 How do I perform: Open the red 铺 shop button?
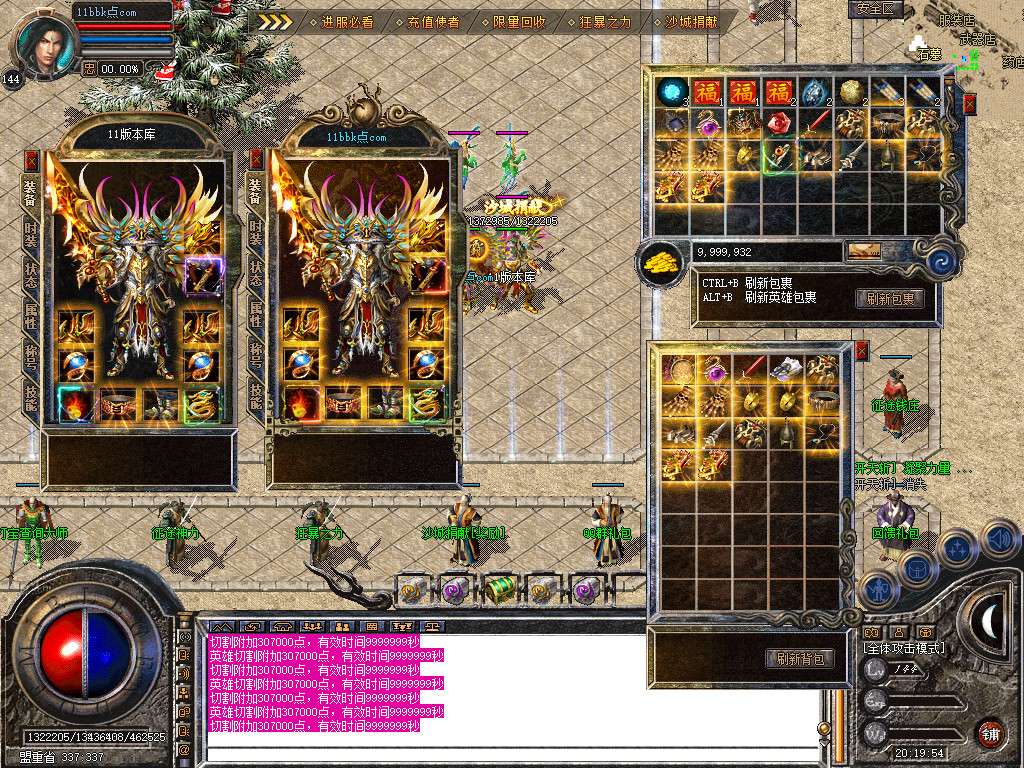tap(990, 733)
